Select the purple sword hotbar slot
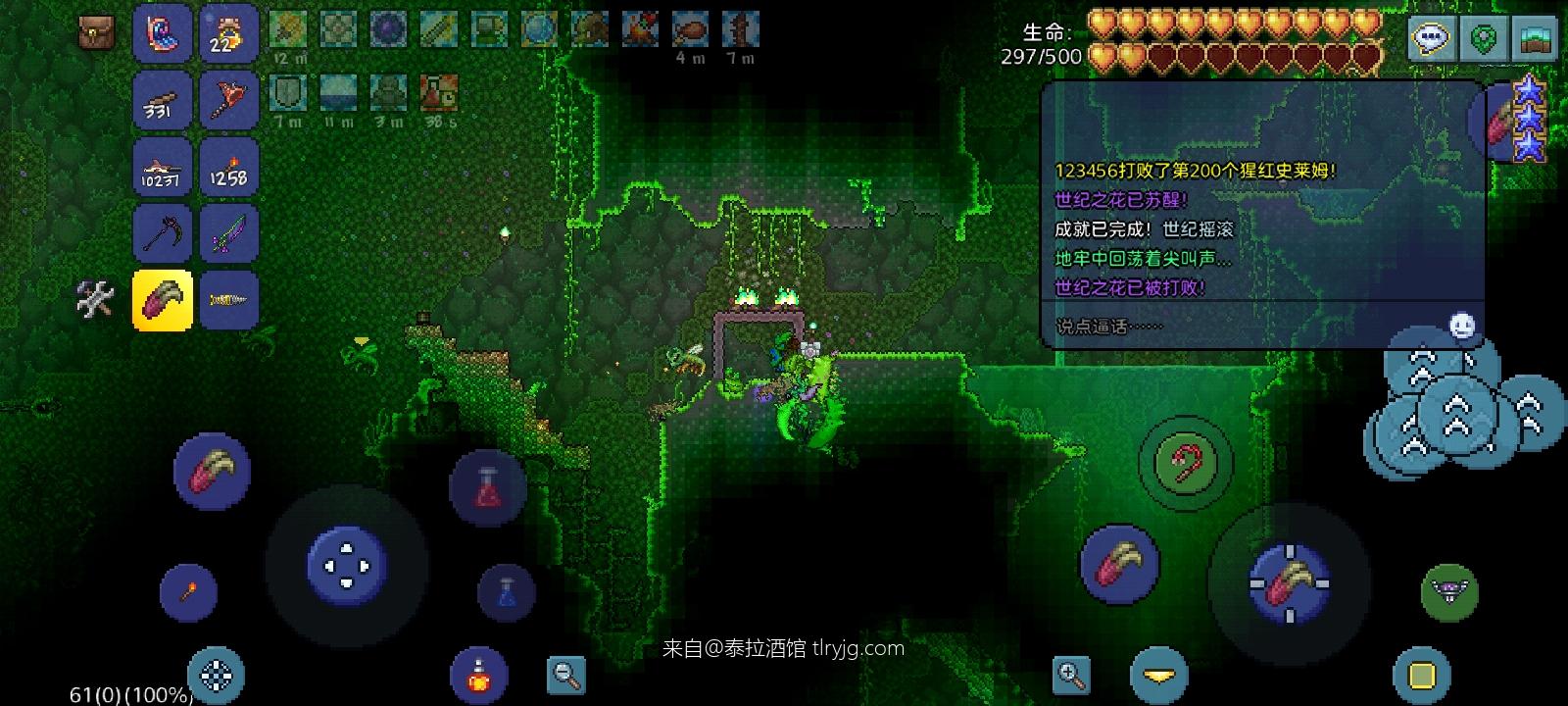 pyautogui.click(x=229, y=233)
